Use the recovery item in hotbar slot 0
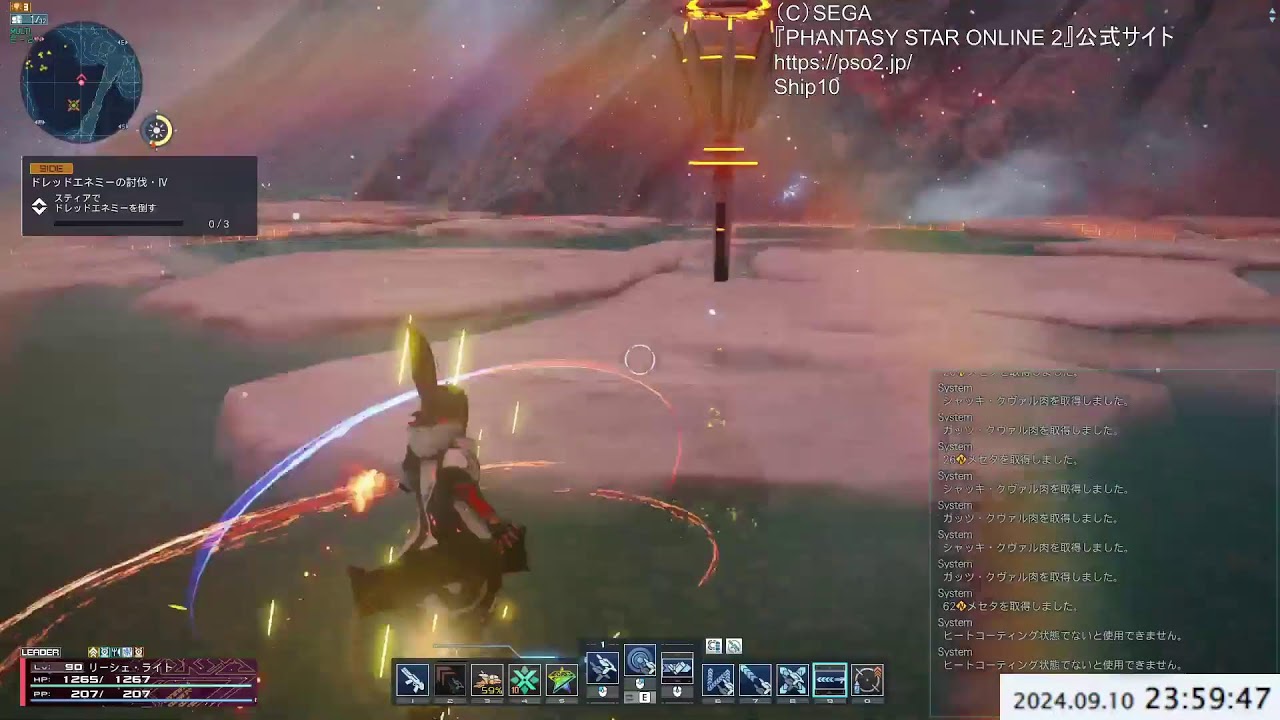Image resolution: width=1280 pixels, height=720 pixels. (869, 681)
